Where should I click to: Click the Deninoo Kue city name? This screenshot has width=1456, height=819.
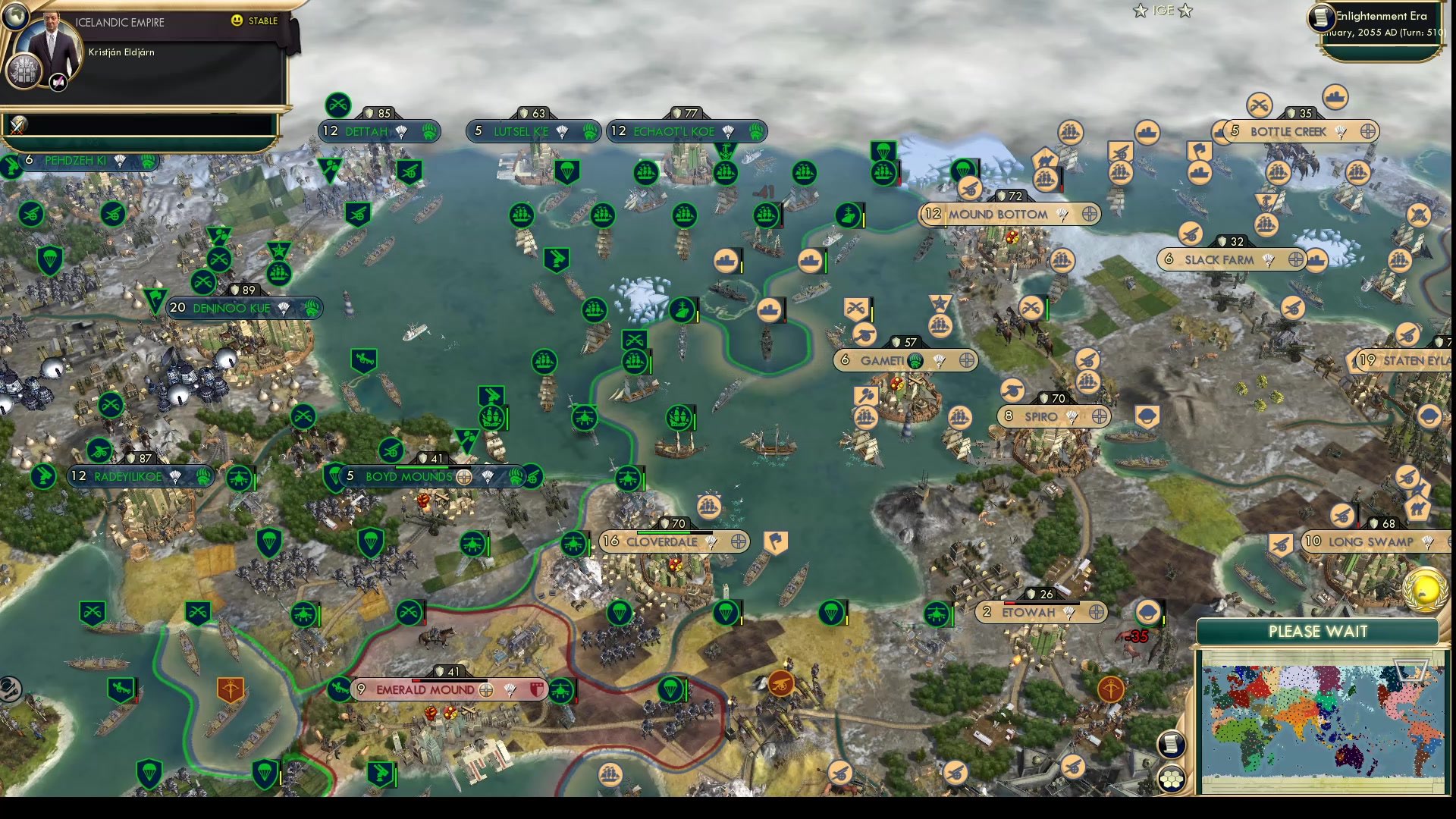(231, 308)
